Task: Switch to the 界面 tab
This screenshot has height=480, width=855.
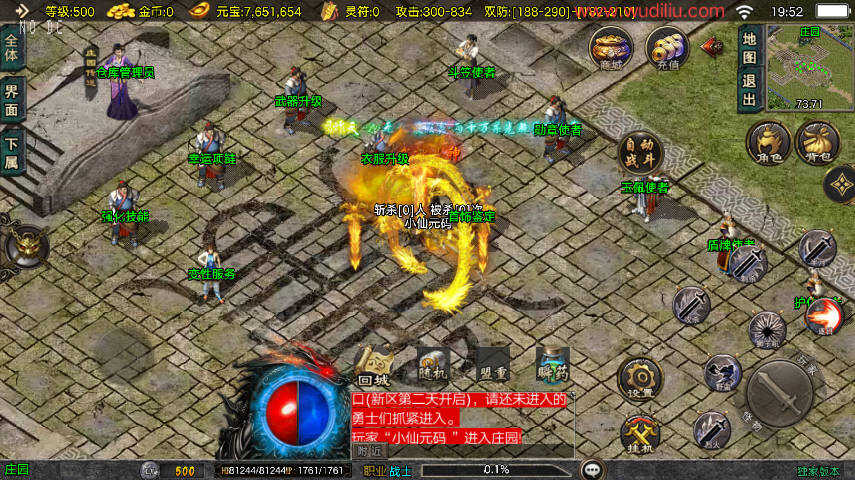Action: (x=12, y=97)
